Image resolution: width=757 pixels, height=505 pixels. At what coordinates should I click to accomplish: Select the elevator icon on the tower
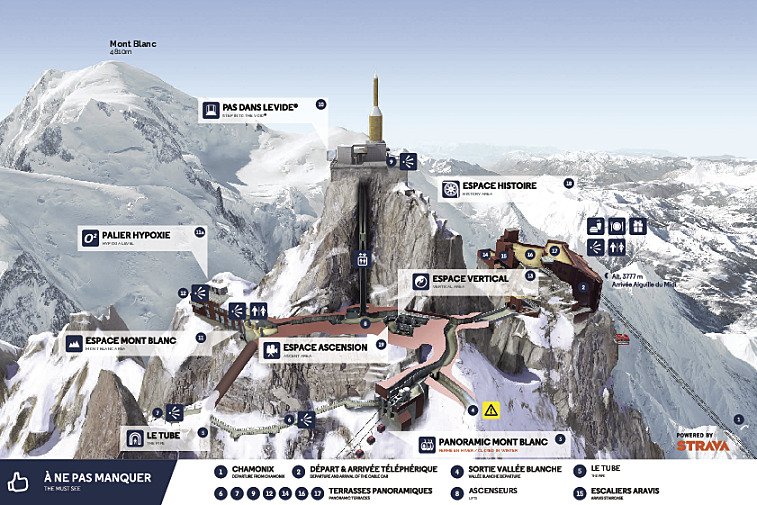point(363,260)
